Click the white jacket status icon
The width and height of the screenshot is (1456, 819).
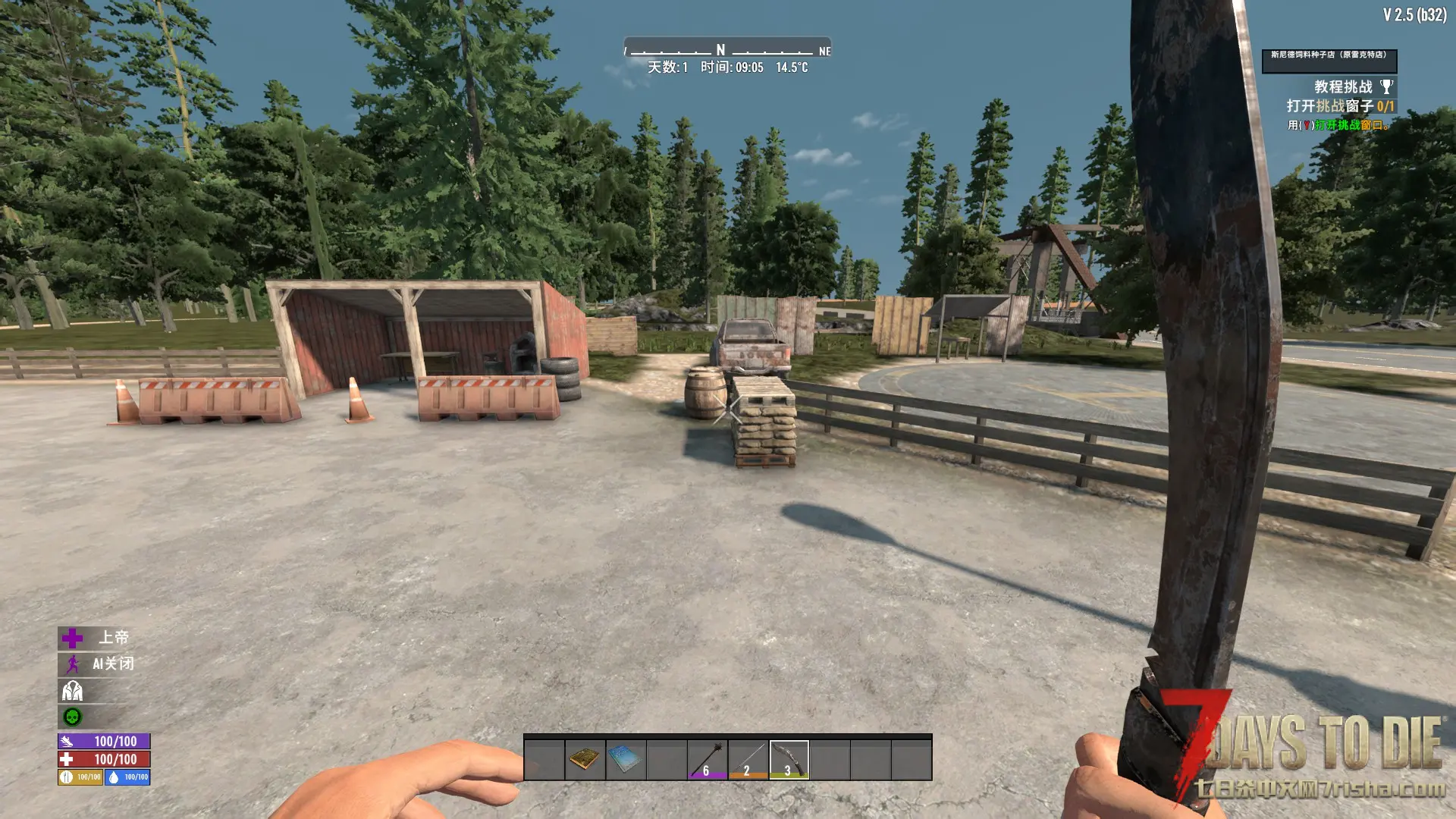click(73, 691)
